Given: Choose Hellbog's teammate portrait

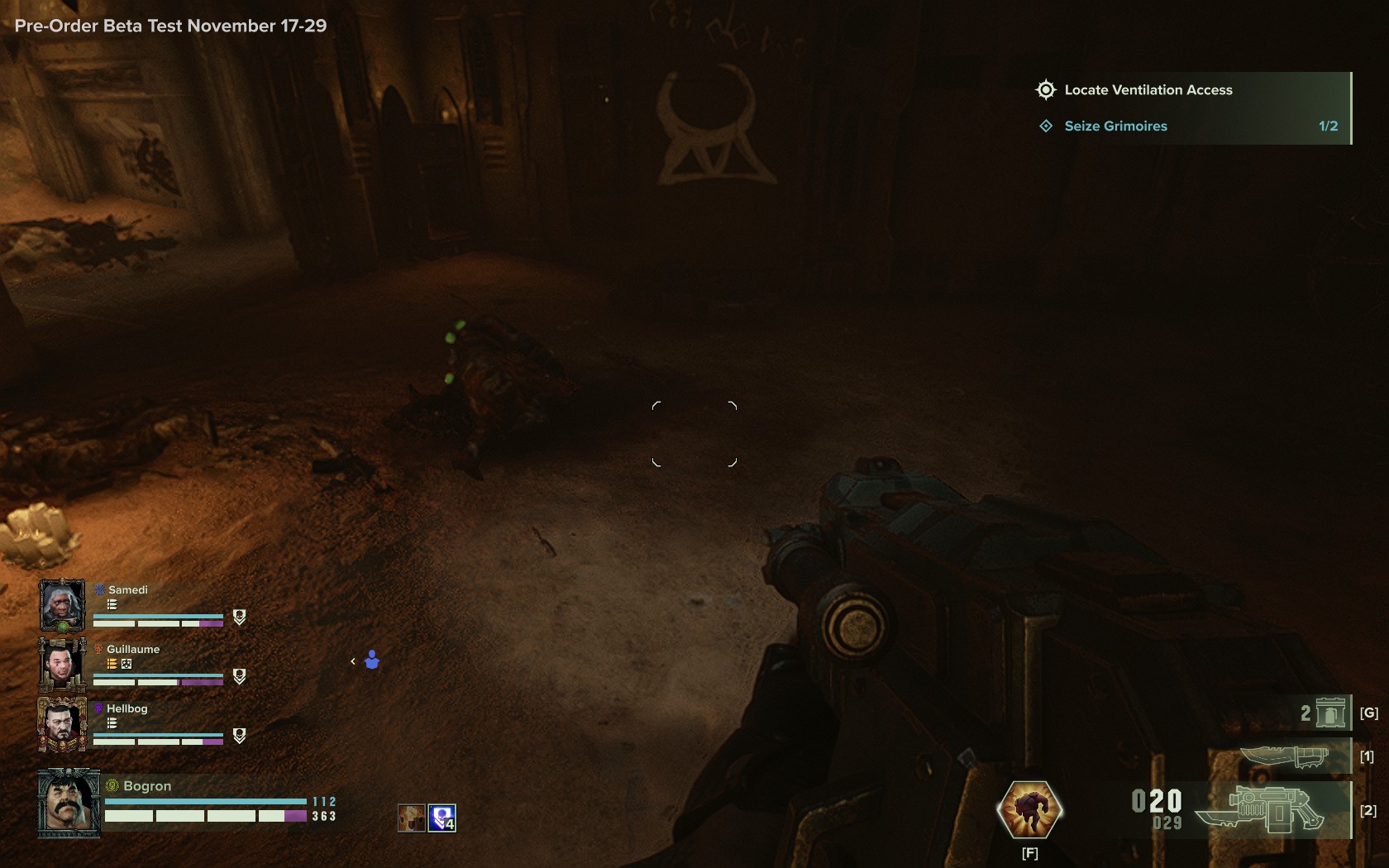Looking at the screenshot, I should [62, 724].
